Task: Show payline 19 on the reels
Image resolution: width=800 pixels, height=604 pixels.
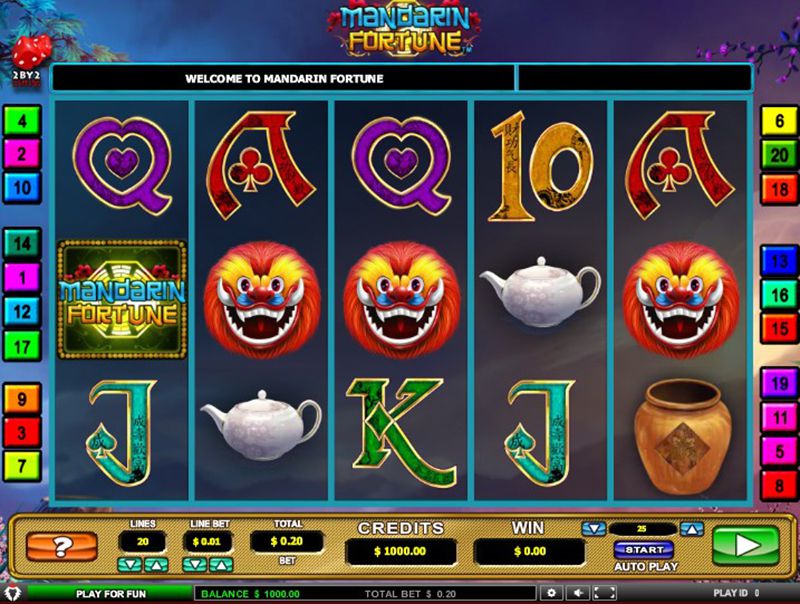Action: [777, 382]
